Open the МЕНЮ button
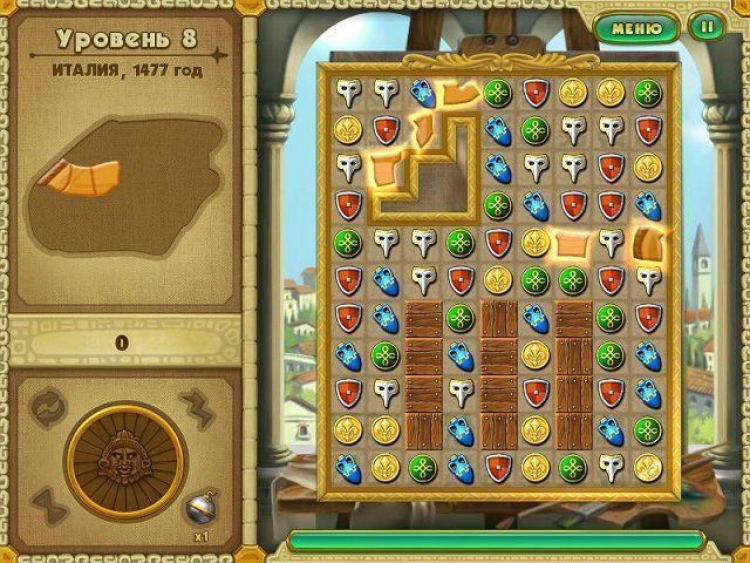This screenshot has height=563, width=750. [x=636, y=27]
